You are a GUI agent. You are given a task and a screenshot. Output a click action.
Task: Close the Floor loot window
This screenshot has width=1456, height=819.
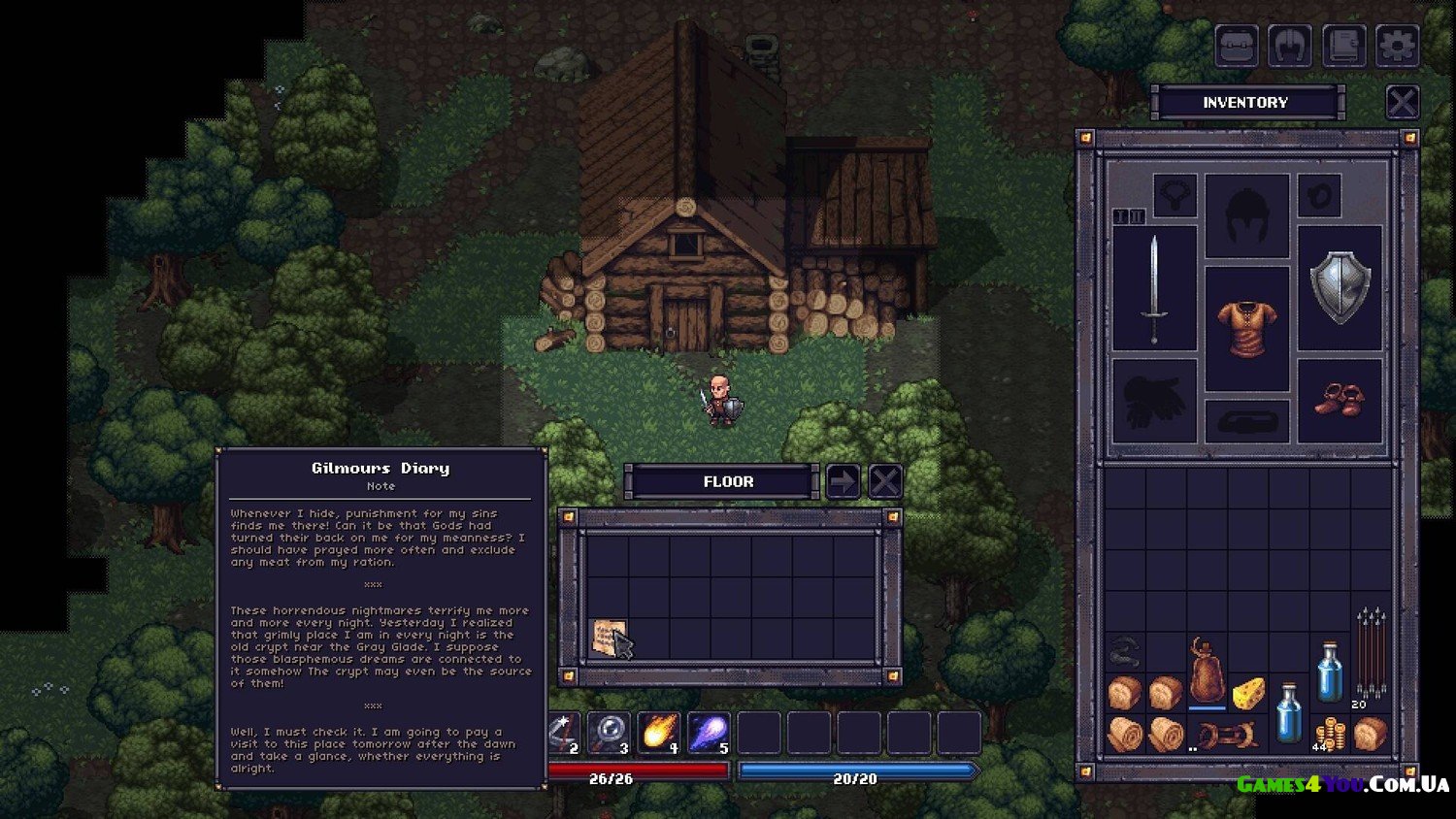tap(884, 481)
